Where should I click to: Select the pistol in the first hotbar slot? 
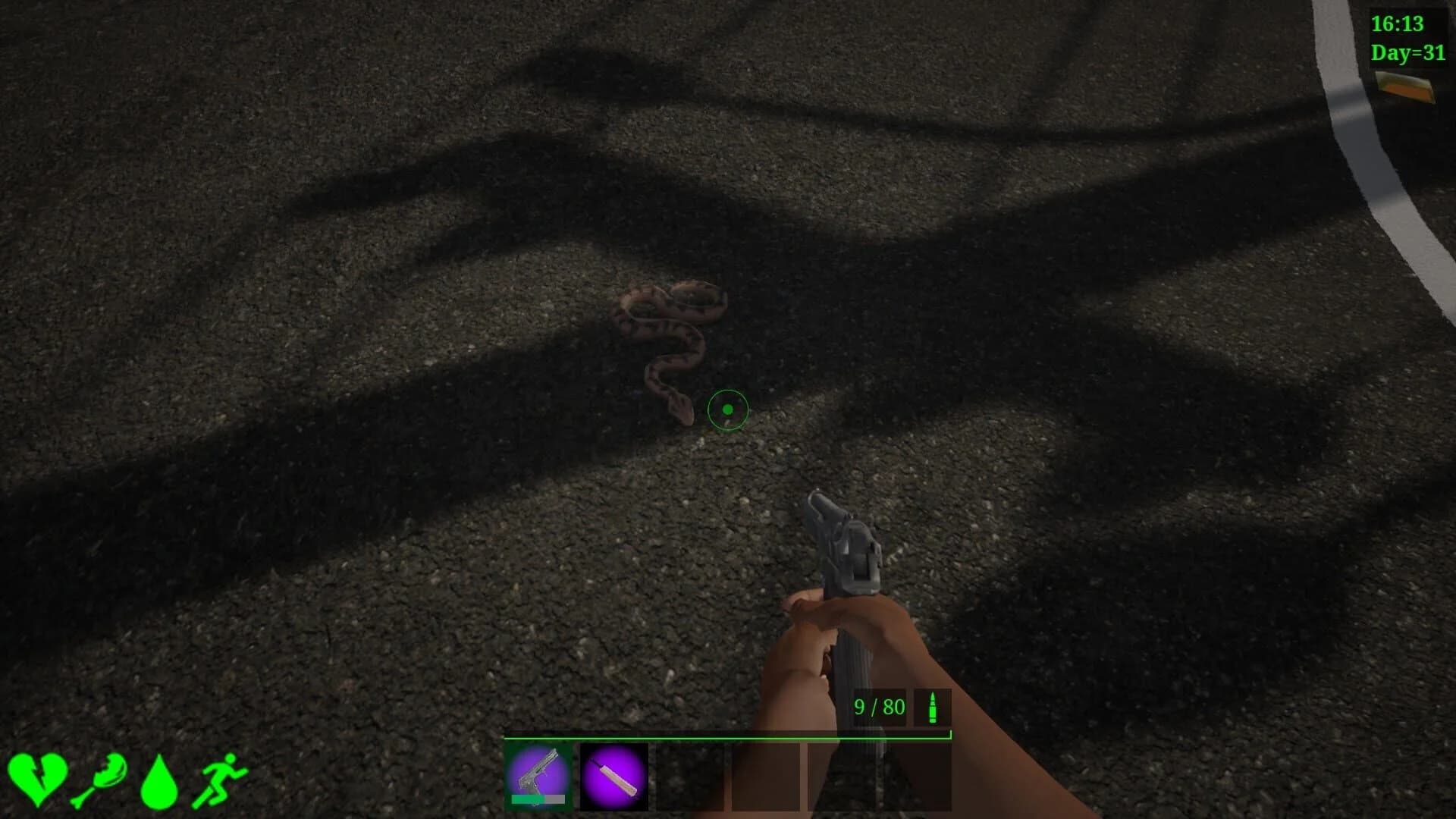[x=539, y=777]
